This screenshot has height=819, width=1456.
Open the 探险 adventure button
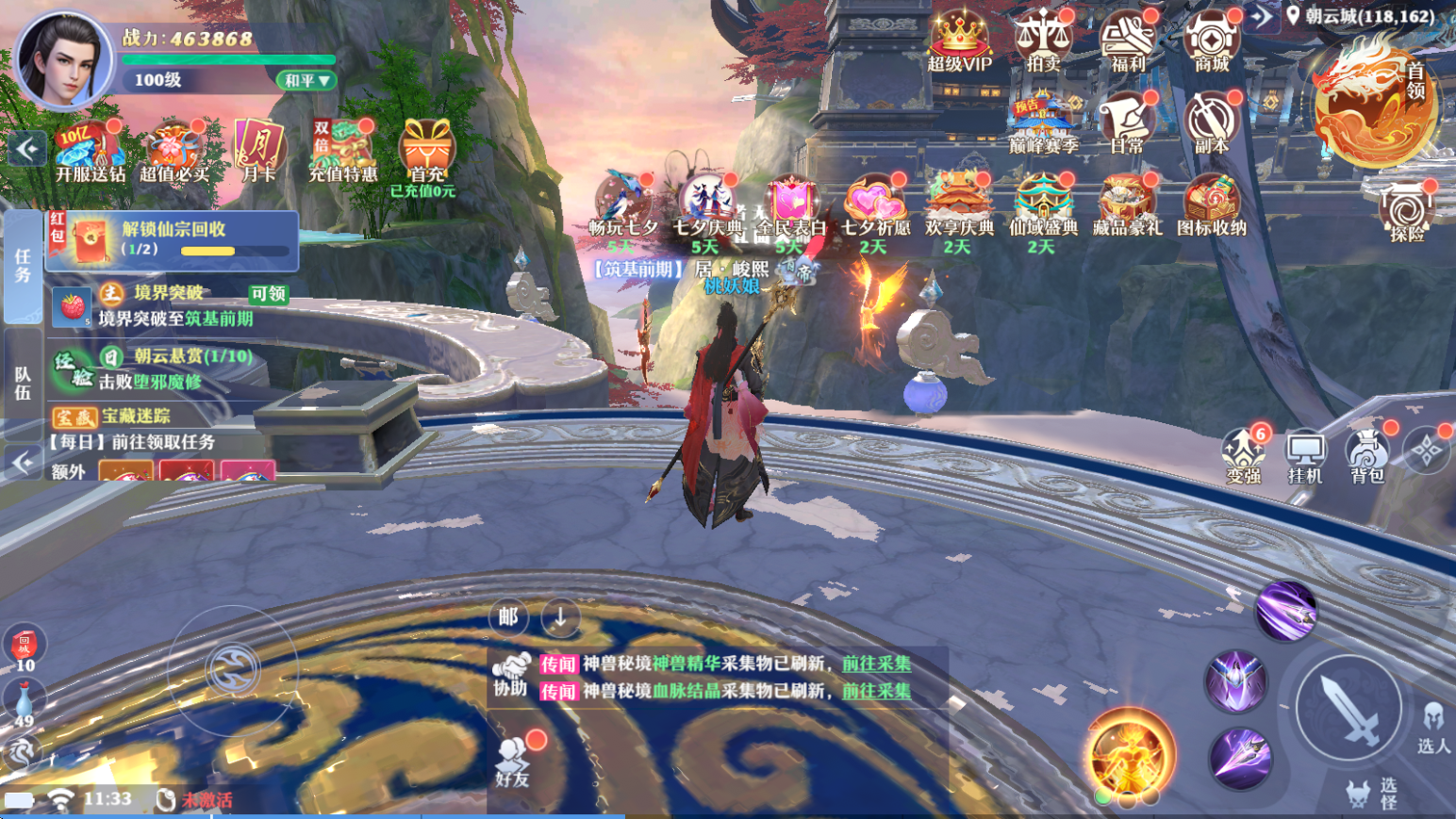coord(1406,211)
